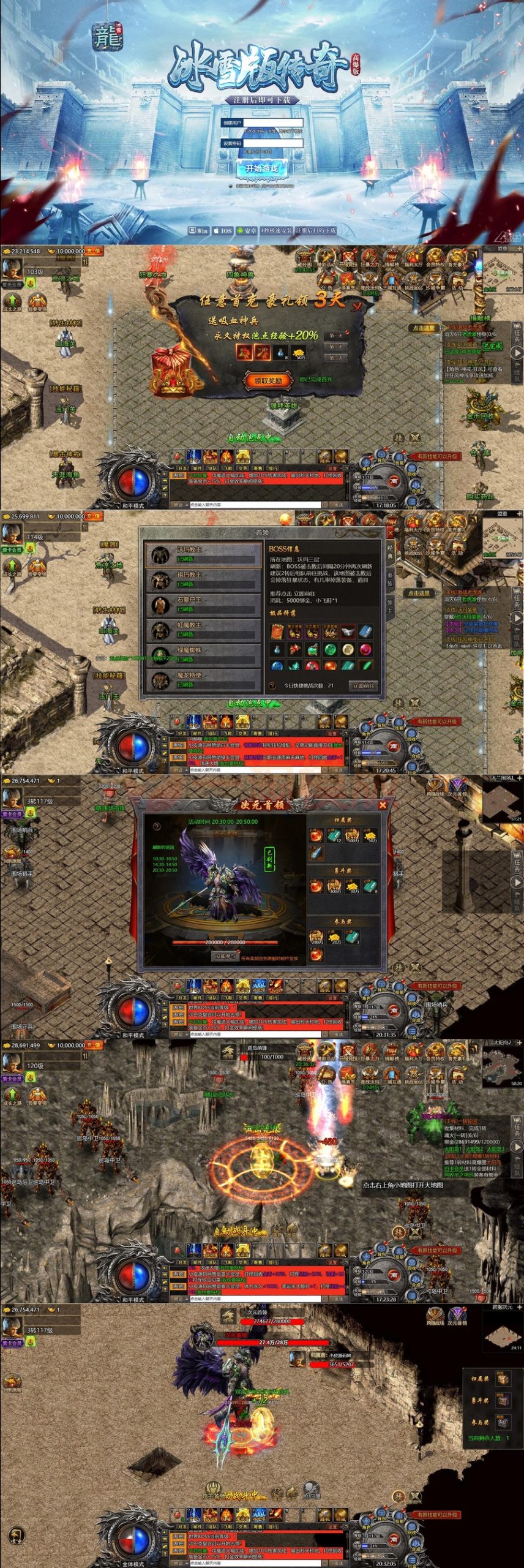The image size is (524, 1568).
Task: Join the event with 立即参与
Action: pos(225,956)
